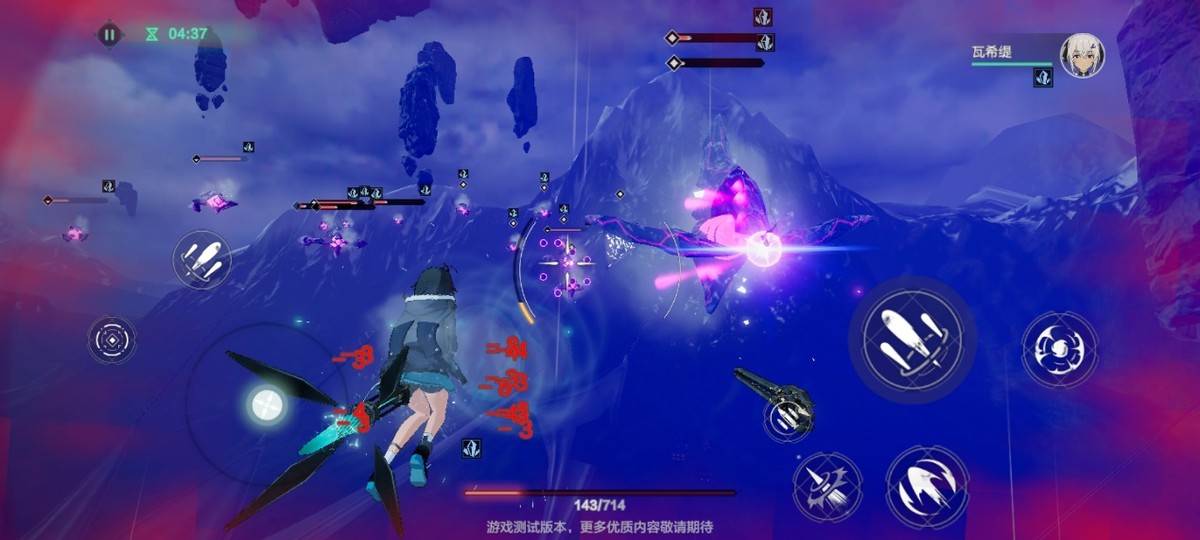This screenshot has width=1200, height=540.
Task: Use the spinning blade thrust skill
Action: coord(828,486)
